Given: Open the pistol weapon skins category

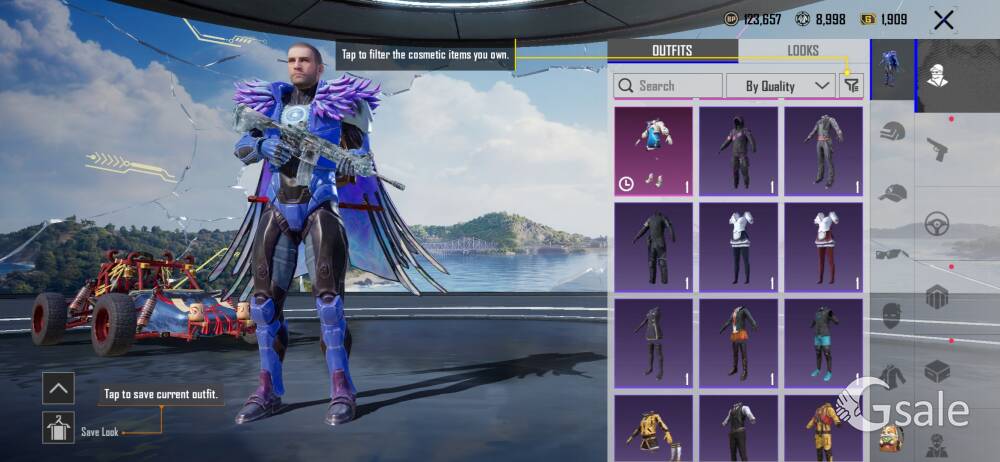Looking at the screenshot, I should (937, 150).
